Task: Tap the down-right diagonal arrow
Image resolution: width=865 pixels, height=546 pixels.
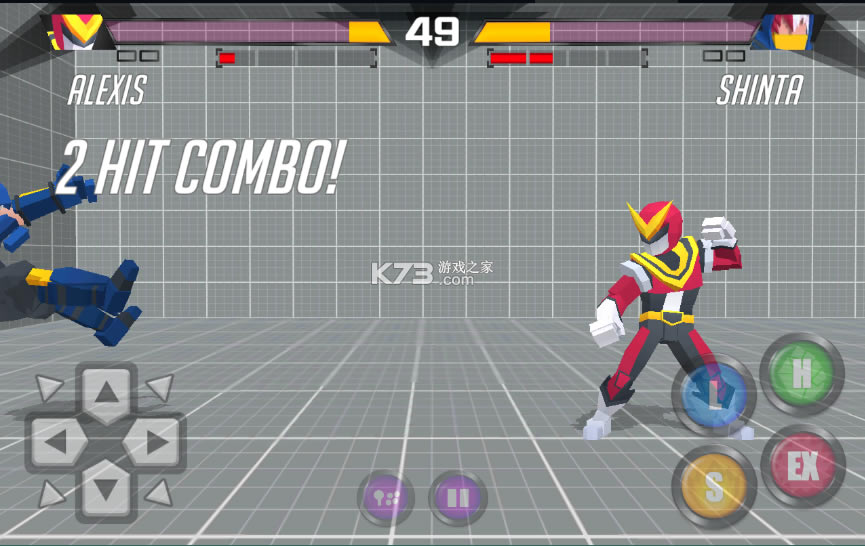Action: tap(159, 492)
